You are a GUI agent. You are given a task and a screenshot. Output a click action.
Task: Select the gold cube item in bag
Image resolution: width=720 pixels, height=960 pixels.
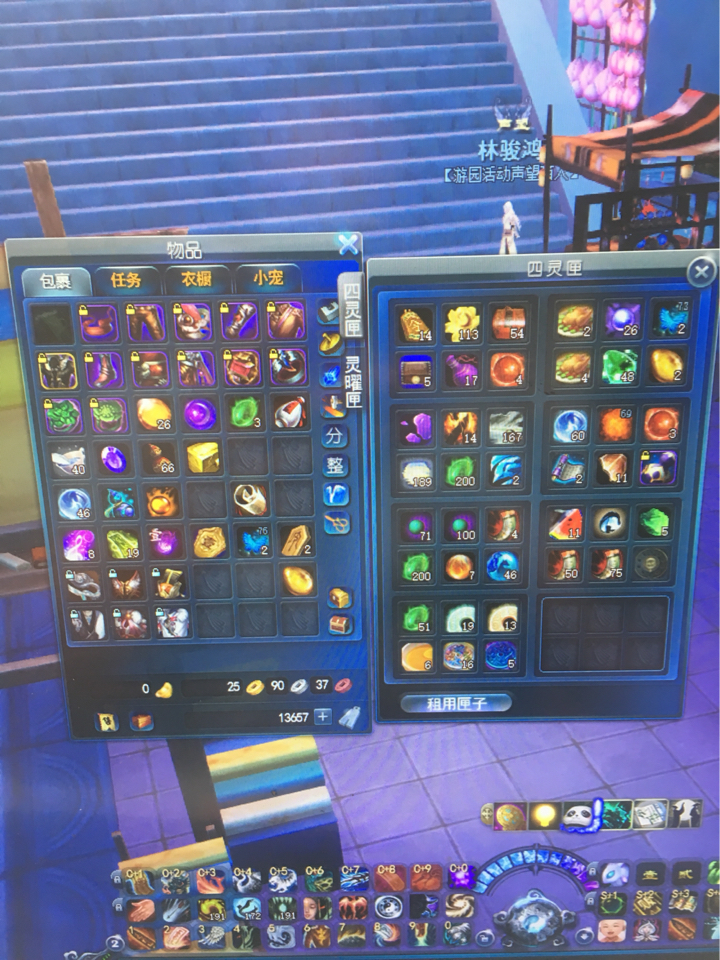pos(202,458)
